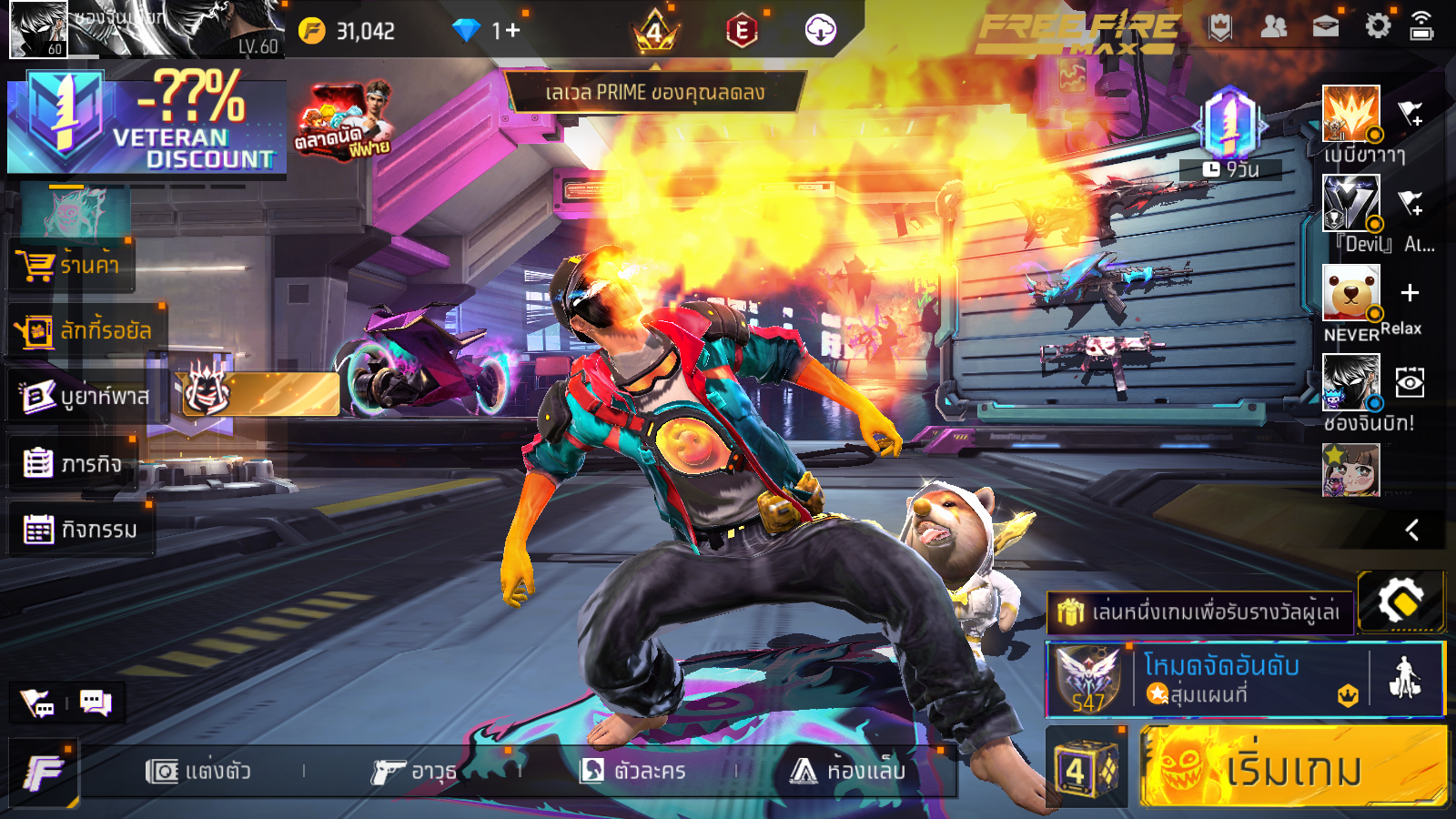Open the chat speech bubble icon

coord(96,703)
